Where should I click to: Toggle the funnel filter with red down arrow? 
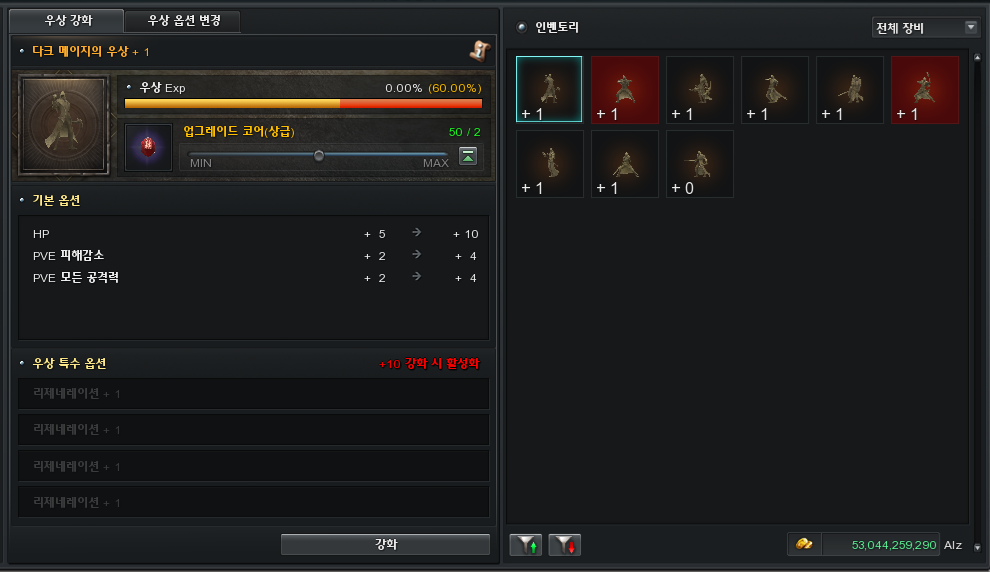(x=565, y=545)
